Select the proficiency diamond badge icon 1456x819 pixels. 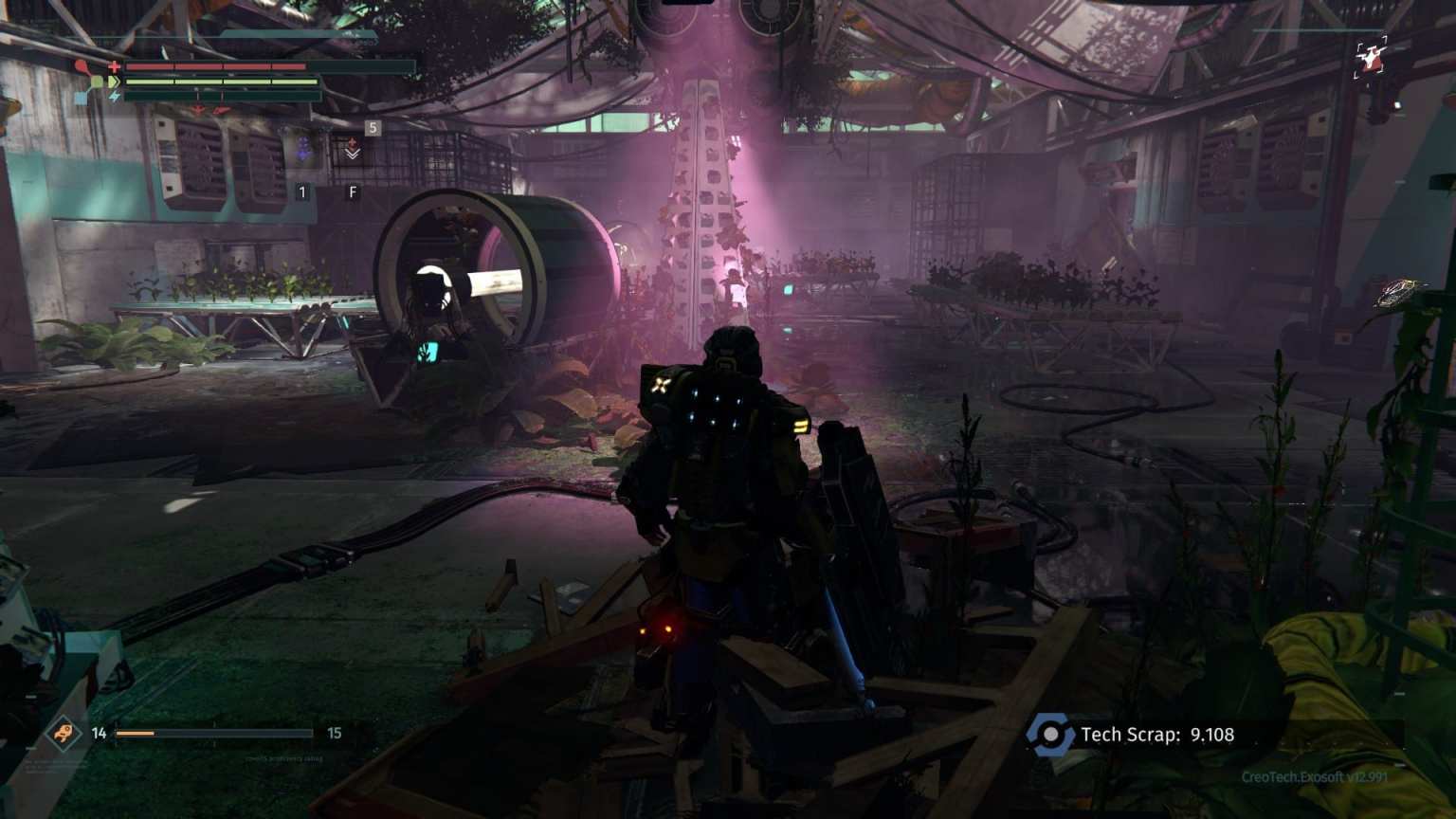coord(63,733)
